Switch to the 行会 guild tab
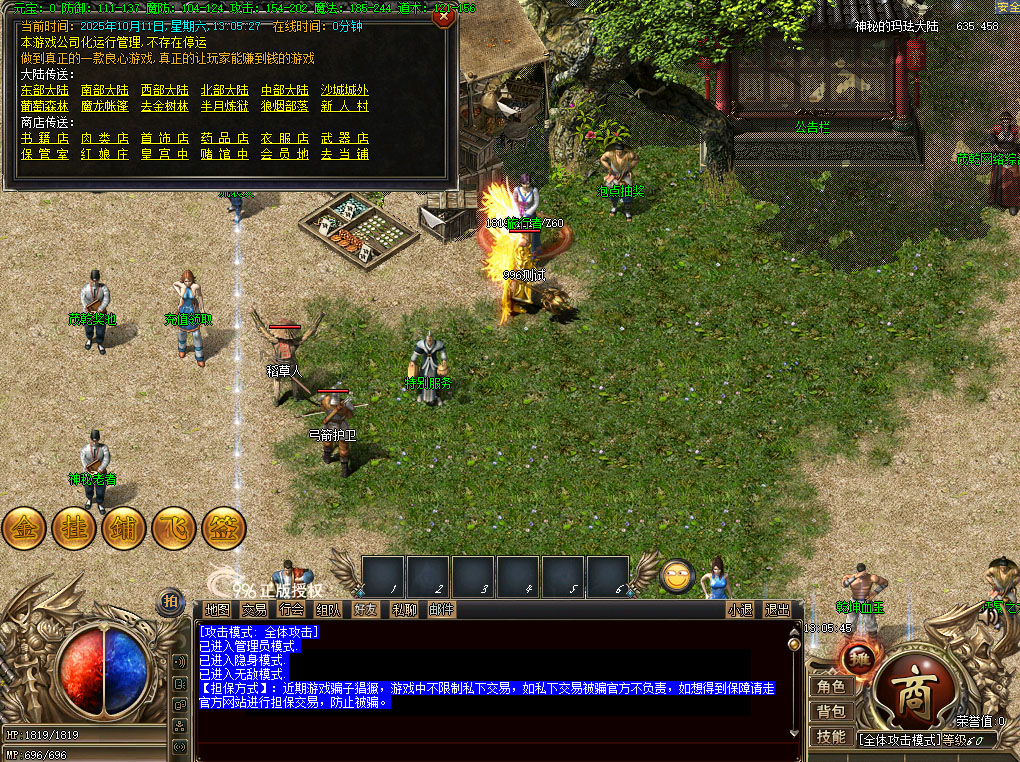The height and width of the screenshot is (762, 1020). [x=291, y=609]
